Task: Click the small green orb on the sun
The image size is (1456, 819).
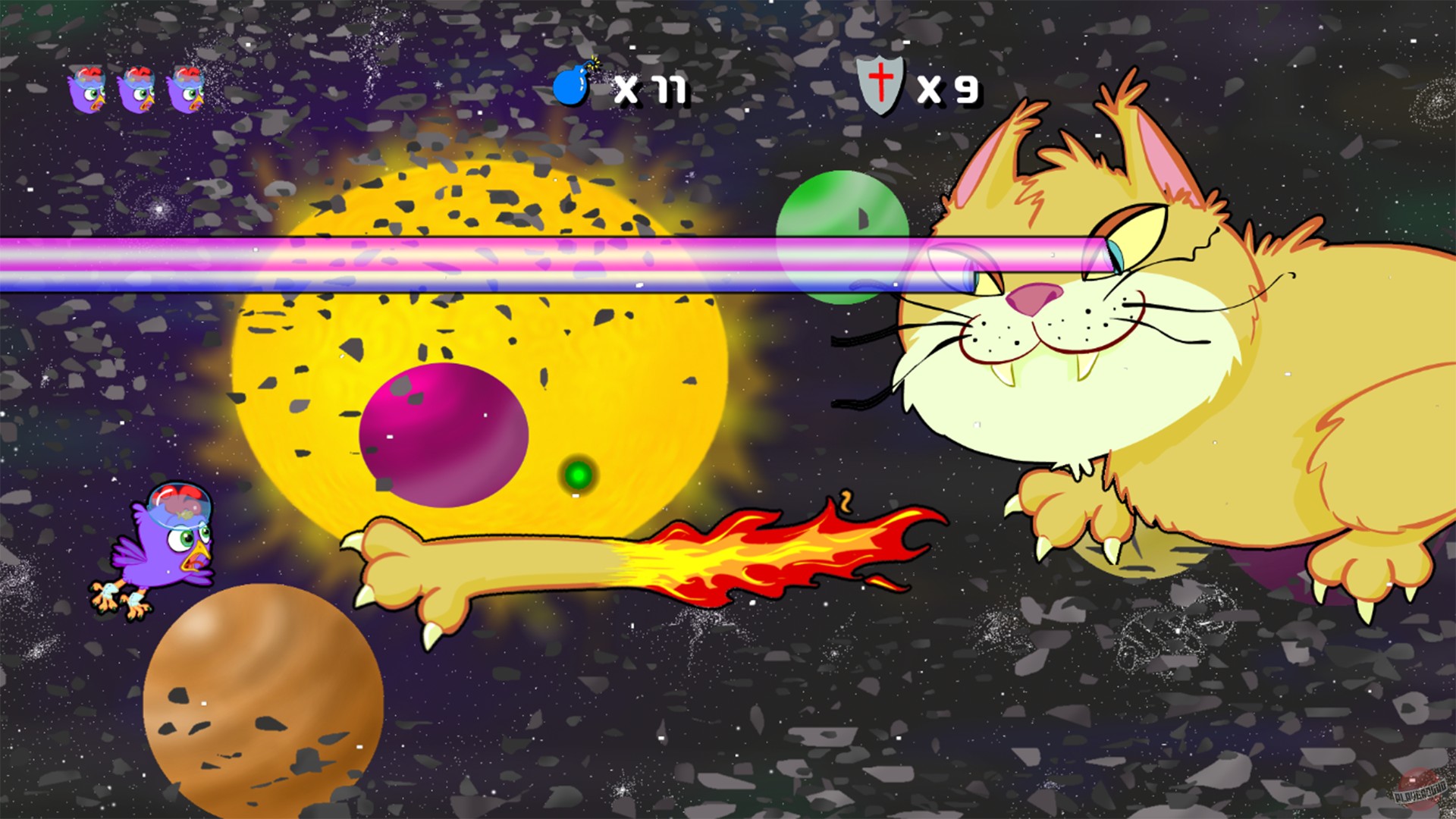Action: pos(576,475)
